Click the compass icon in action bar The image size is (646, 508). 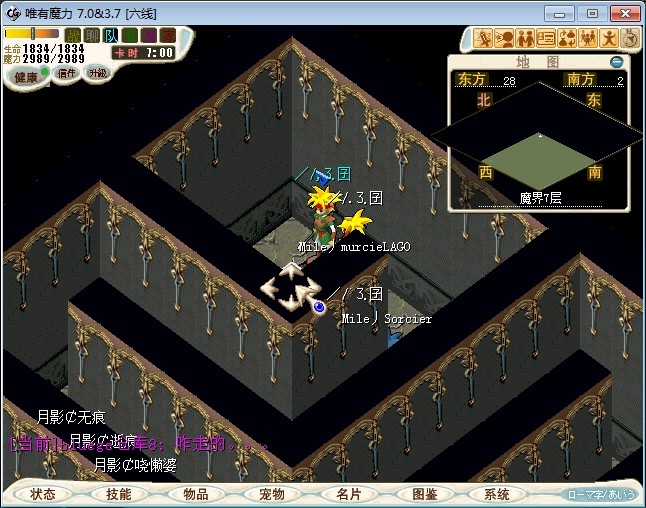(x=630, y=38)
